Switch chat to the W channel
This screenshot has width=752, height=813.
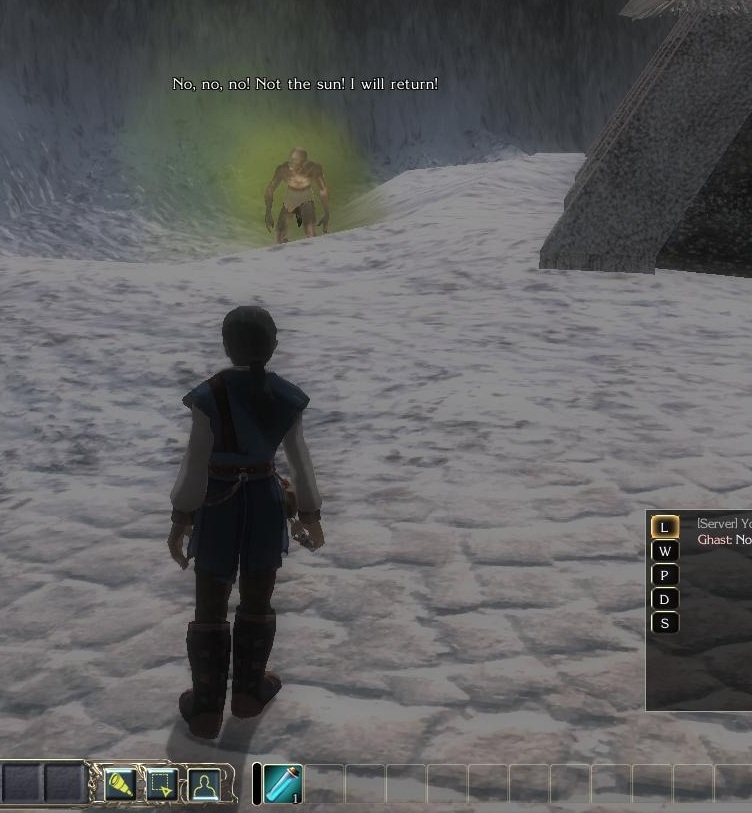(x=665, y=551)
